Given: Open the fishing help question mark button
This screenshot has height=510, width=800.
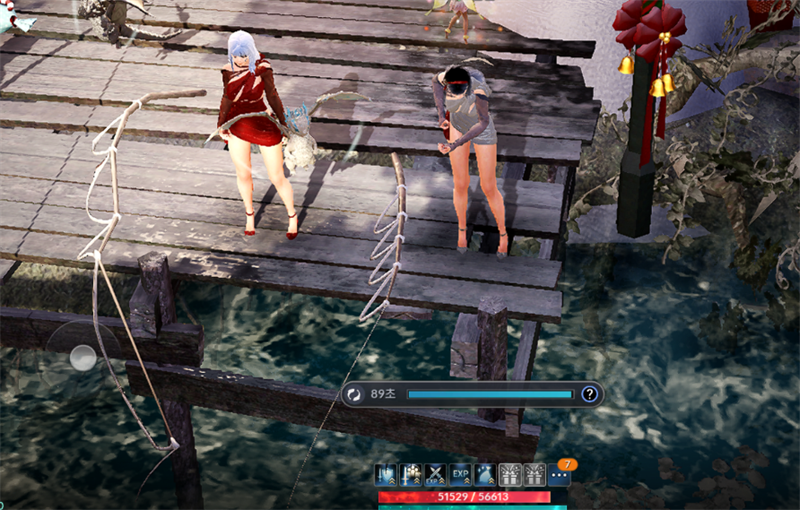Looking at the screenshot, I should tap(590, 394).
